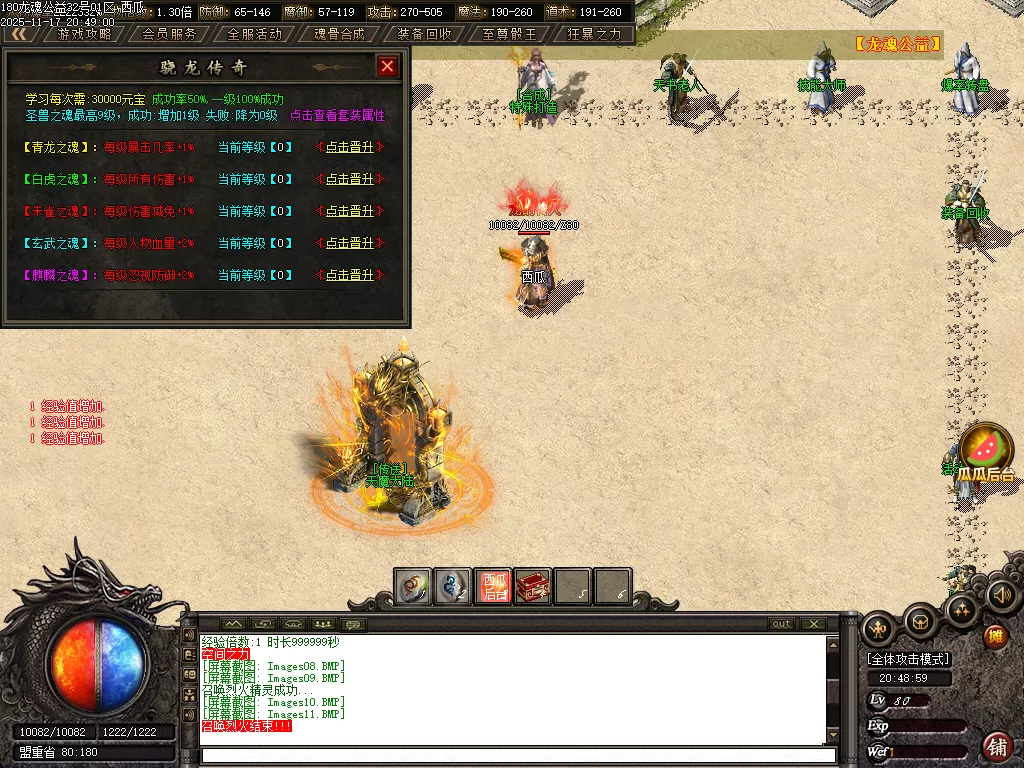
Task: Open the 魂骨合成 menu
Action: coord(339,33)
